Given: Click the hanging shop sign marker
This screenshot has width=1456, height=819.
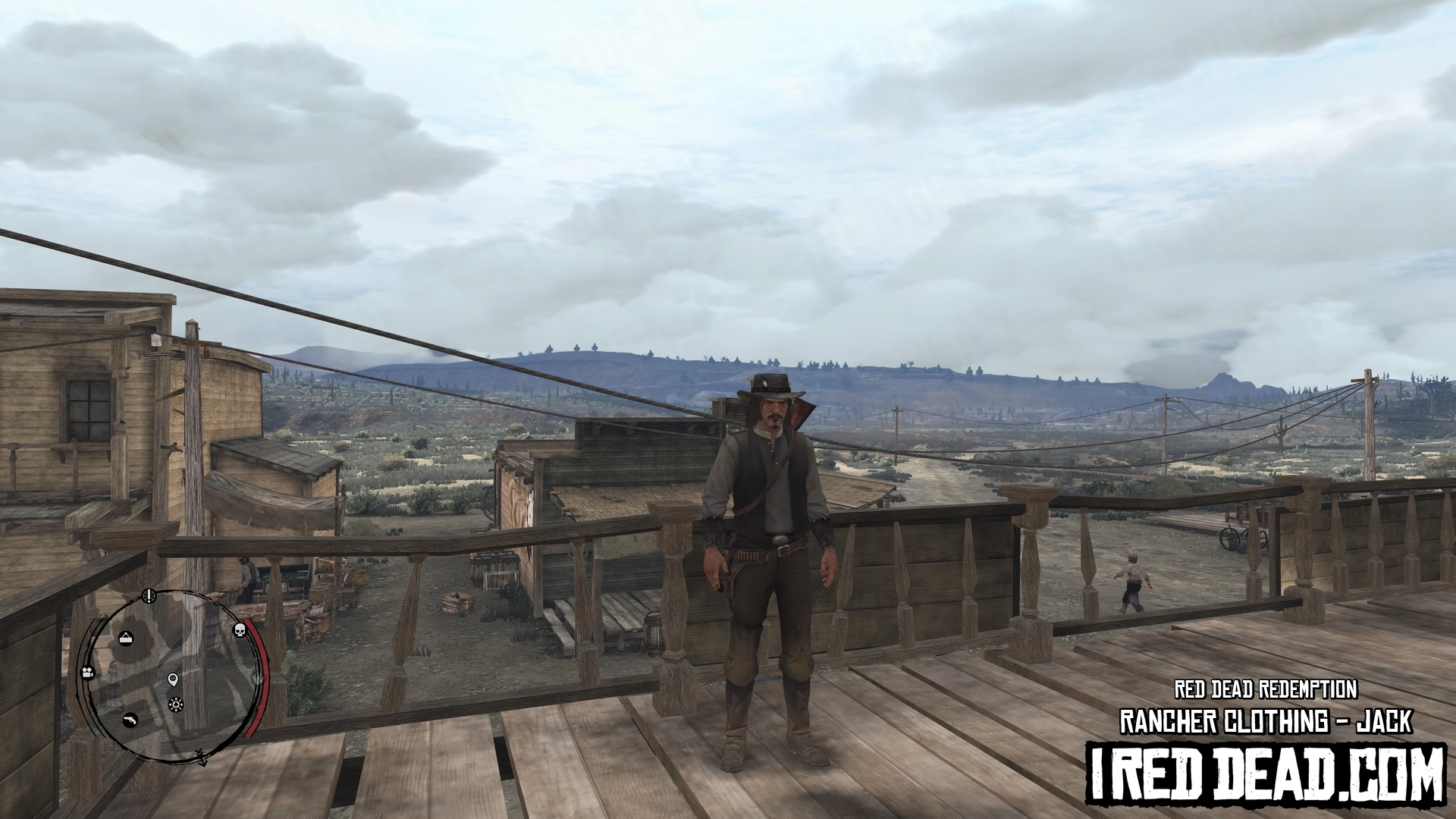Looking at the screenshot, I should [x=126, y=638].
